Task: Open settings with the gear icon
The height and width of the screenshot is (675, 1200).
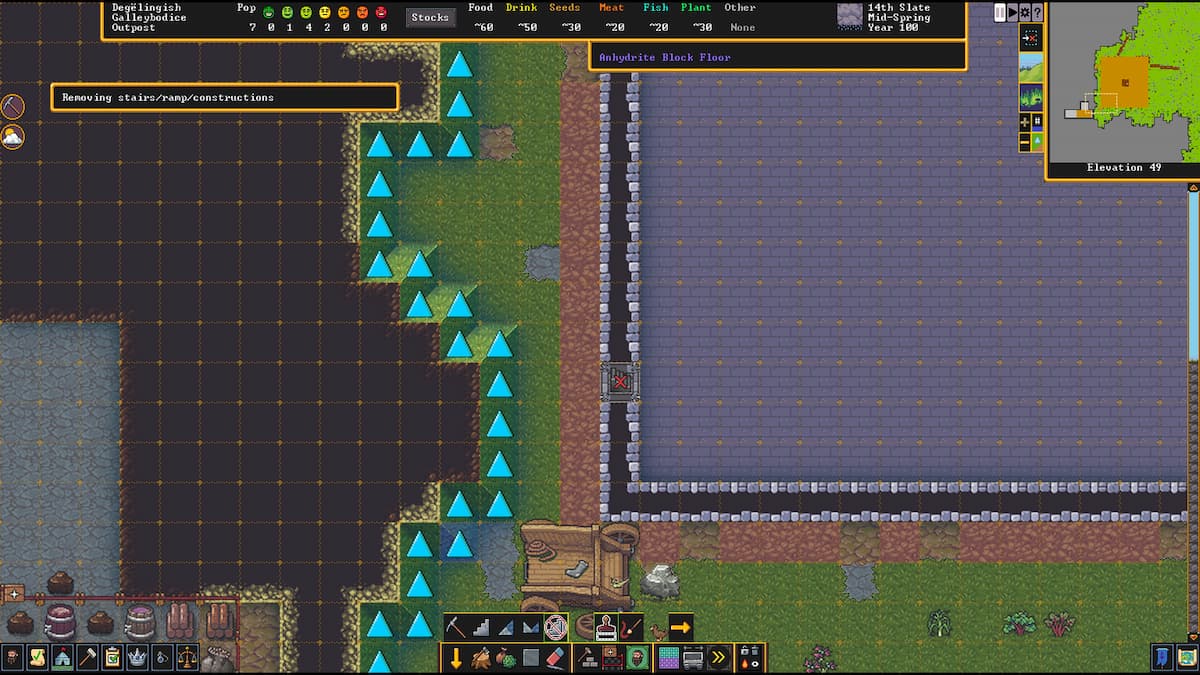Action: pos(1025,12)
